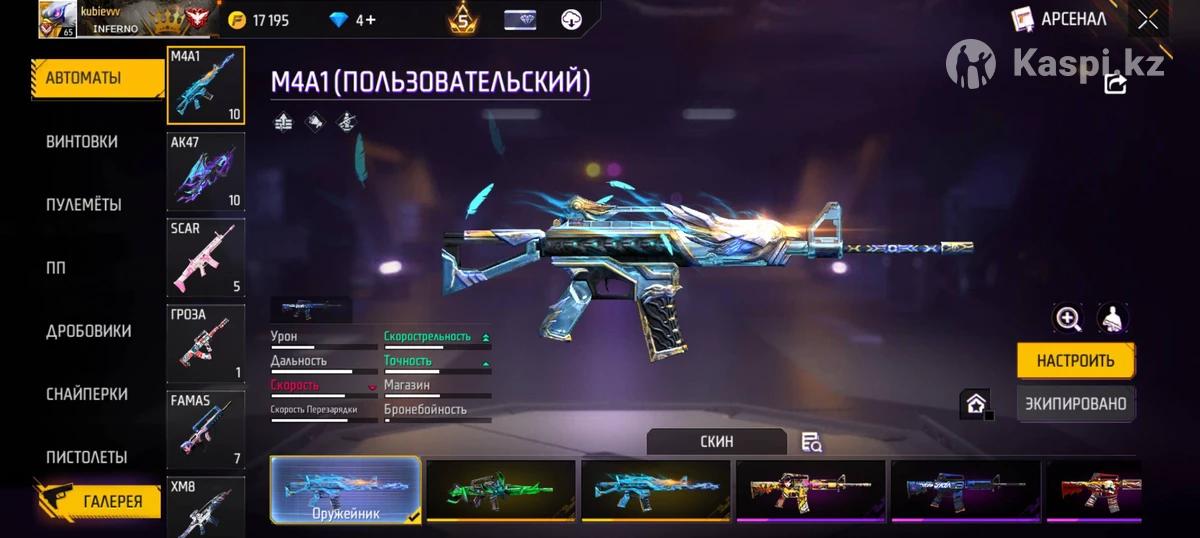Open the Скин tab
This screenshot has width=1200, height=538.
pyautogui.click(x=716, y=441)
